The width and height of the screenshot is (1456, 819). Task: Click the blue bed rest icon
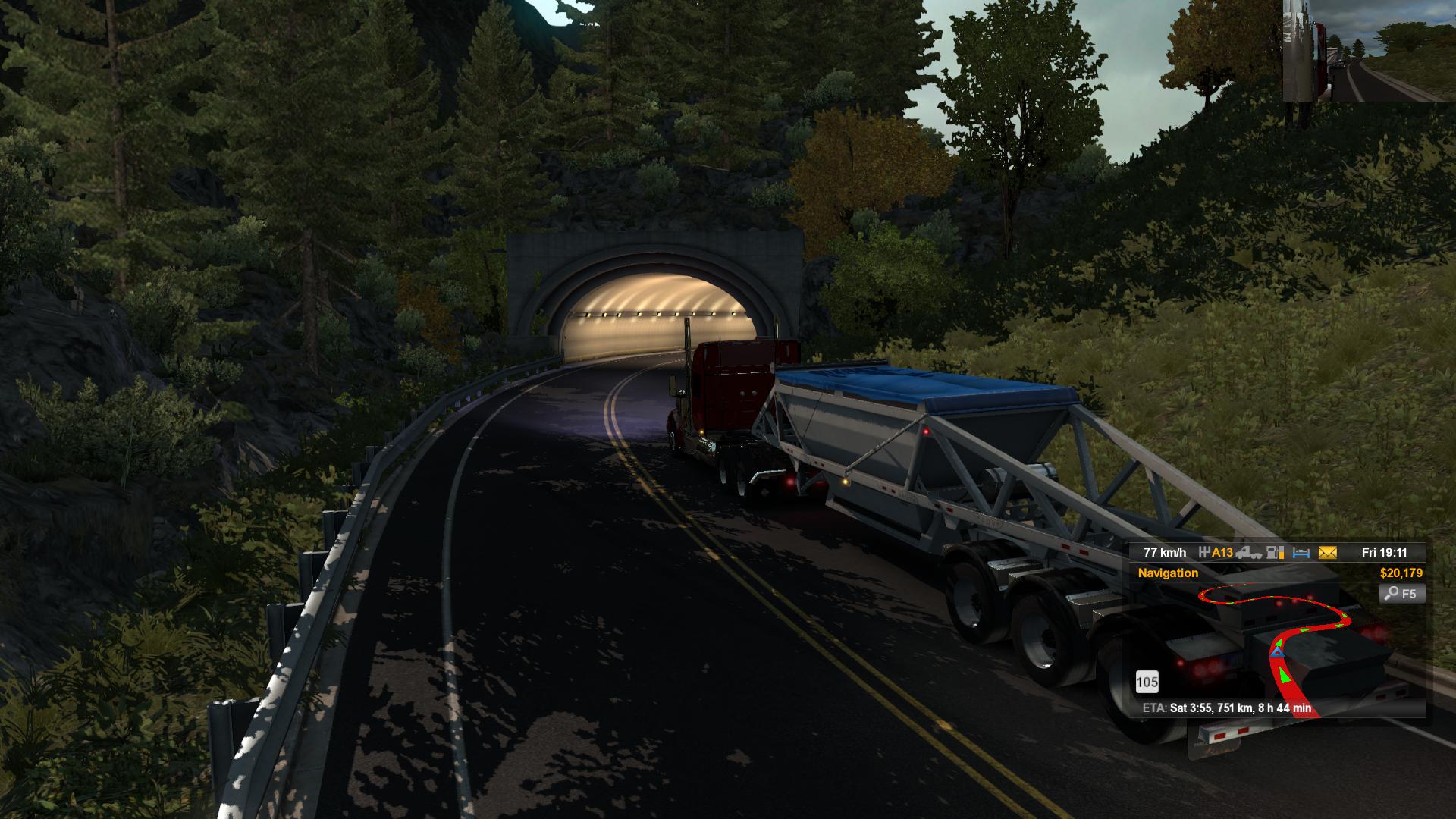[x=1301, y=553]
